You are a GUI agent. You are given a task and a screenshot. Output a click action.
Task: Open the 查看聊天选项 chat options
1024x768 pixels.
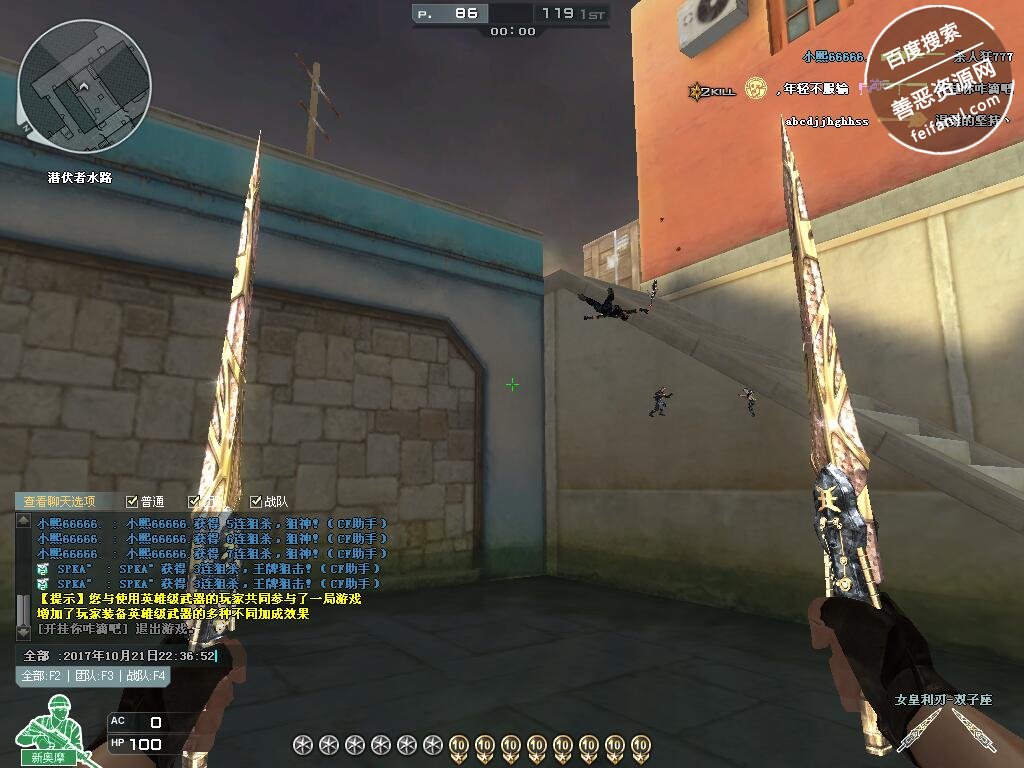pyautogui.click(x=60, y=502)
